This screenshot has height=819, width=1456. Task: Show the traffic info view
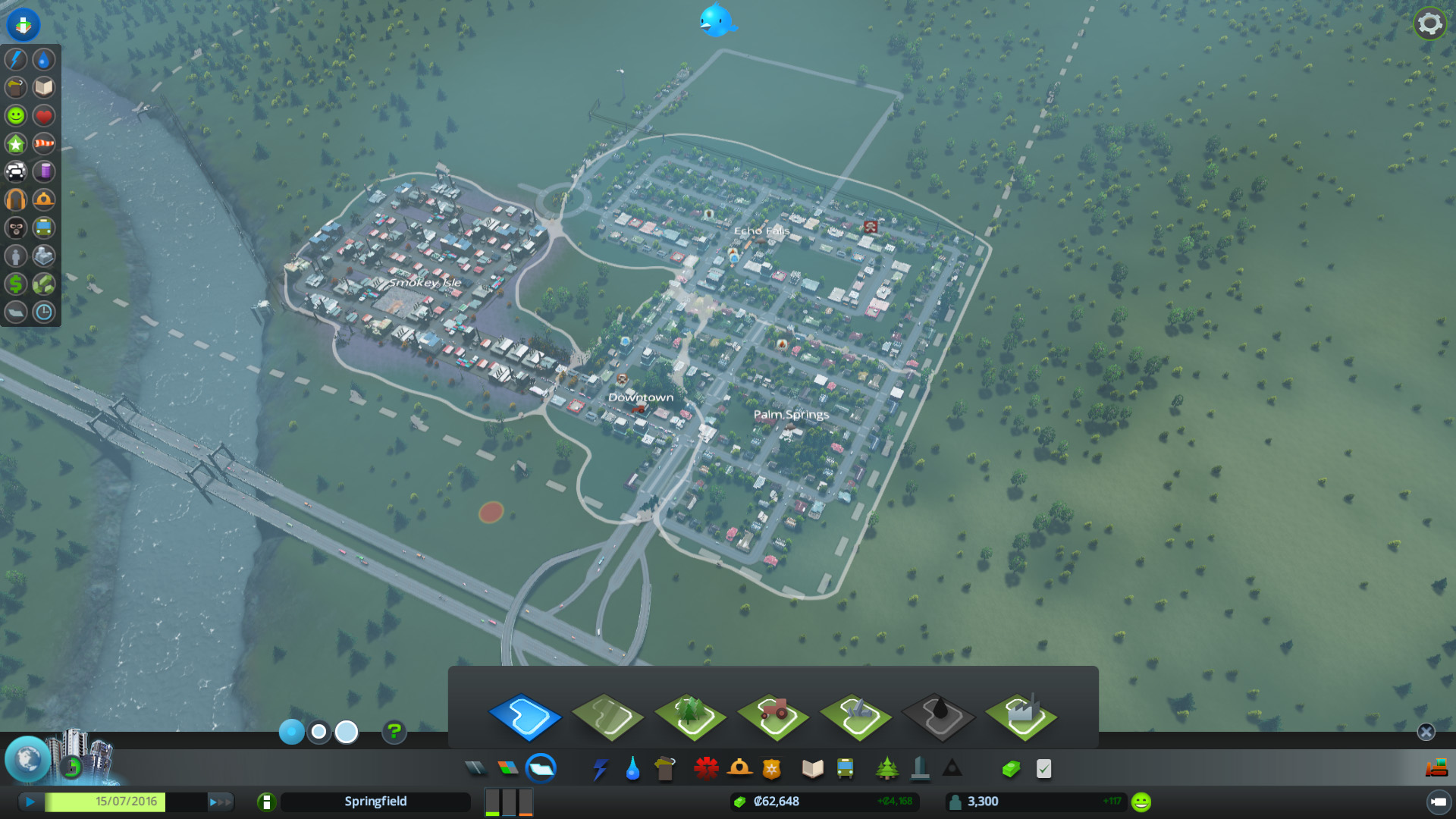click(x=16, y=171)
